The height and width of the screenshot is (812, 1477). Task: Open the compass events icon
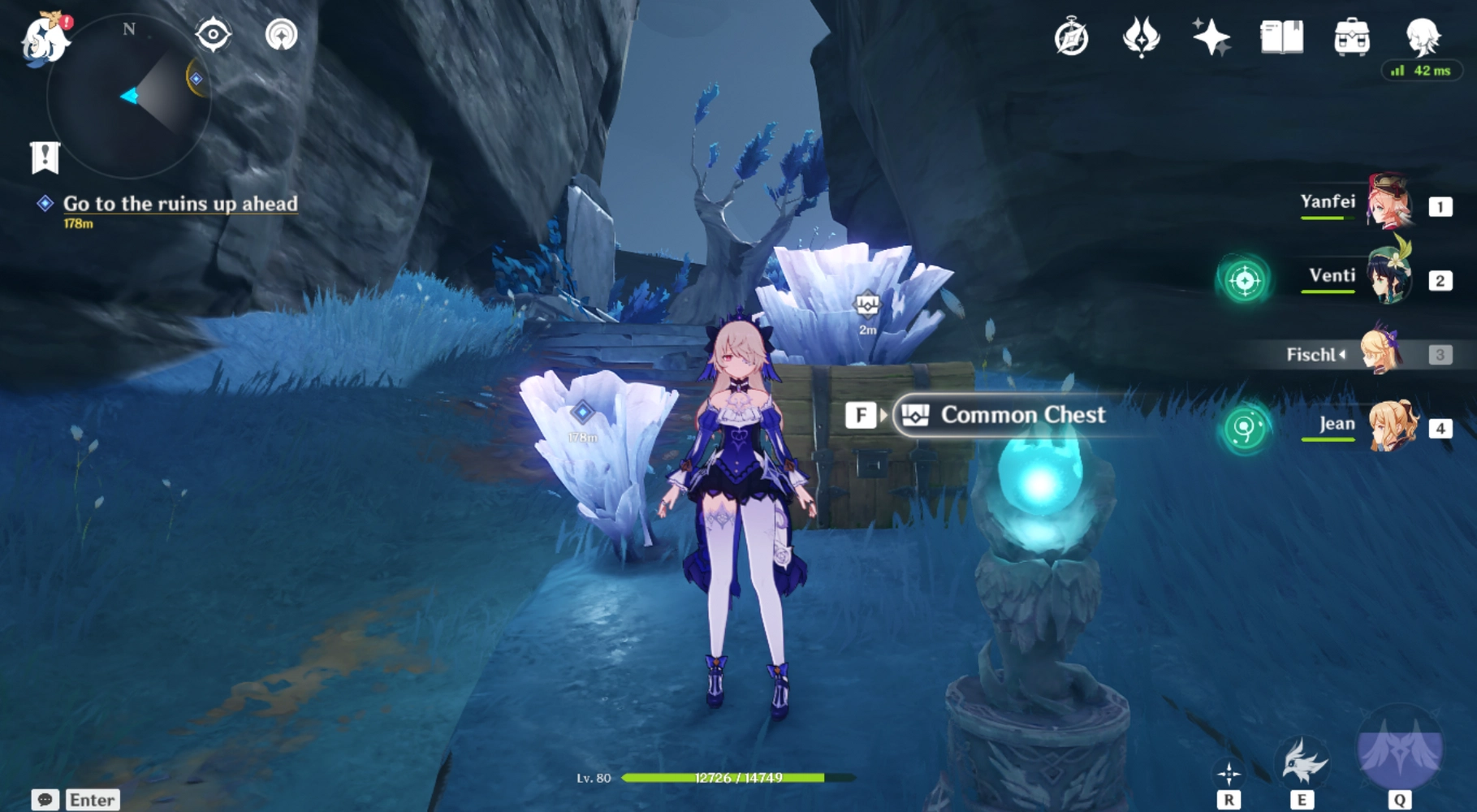[x=1071, y=37]
